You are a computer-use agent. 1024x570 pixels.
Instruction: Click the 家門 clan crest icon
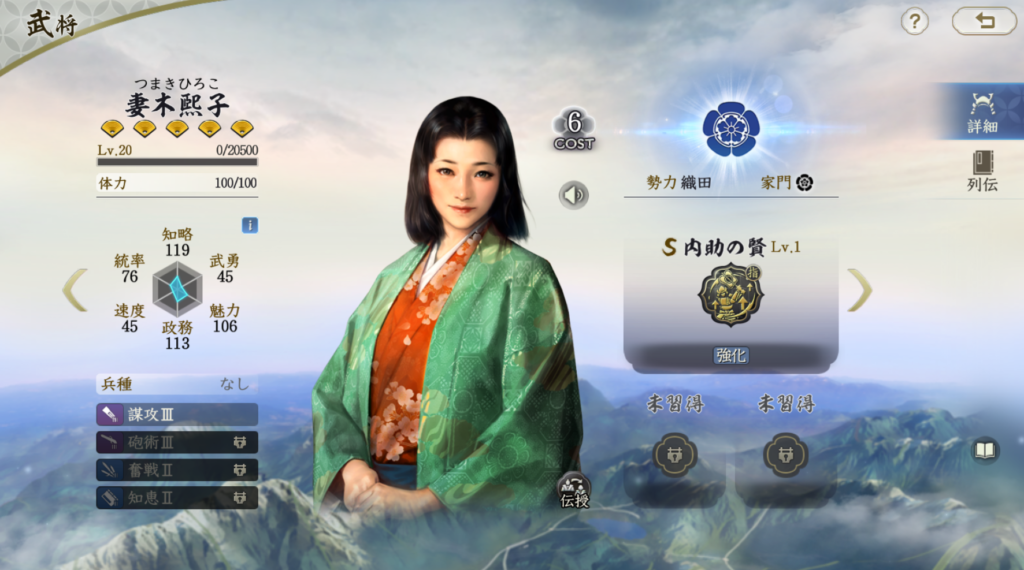coord(804,183)
